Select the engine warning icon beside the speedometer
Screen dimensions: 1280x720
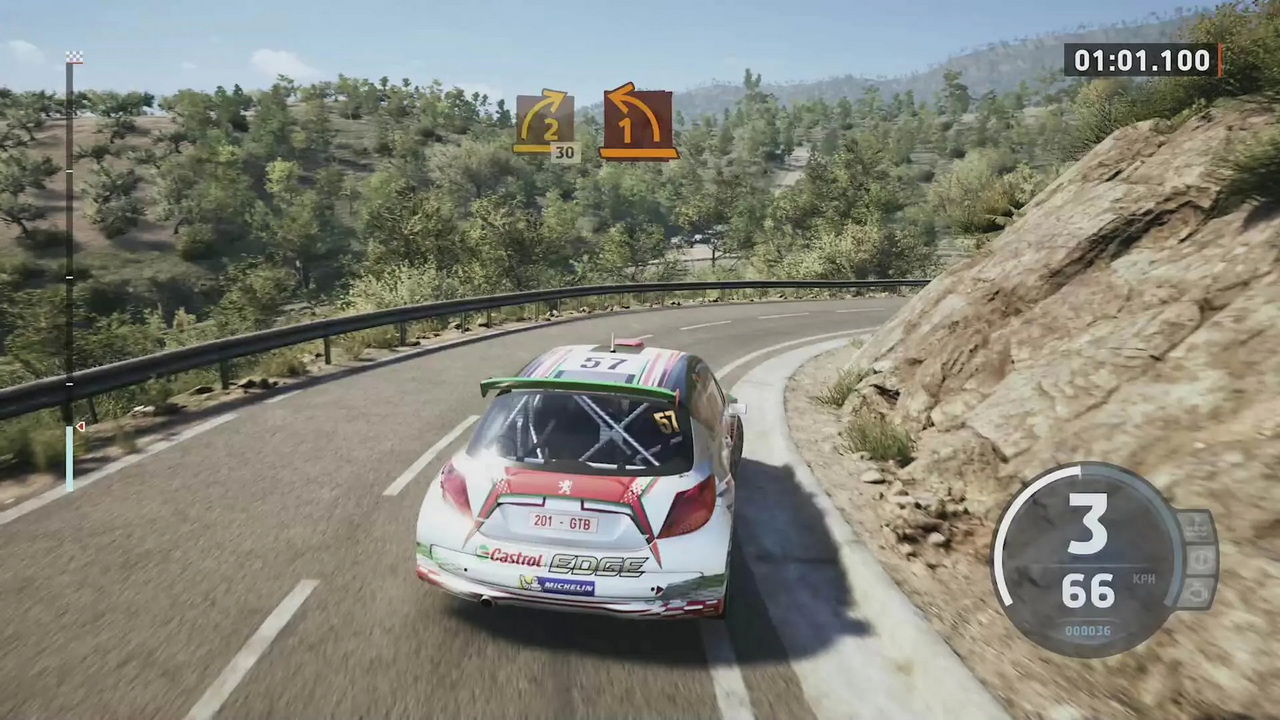1198,592
